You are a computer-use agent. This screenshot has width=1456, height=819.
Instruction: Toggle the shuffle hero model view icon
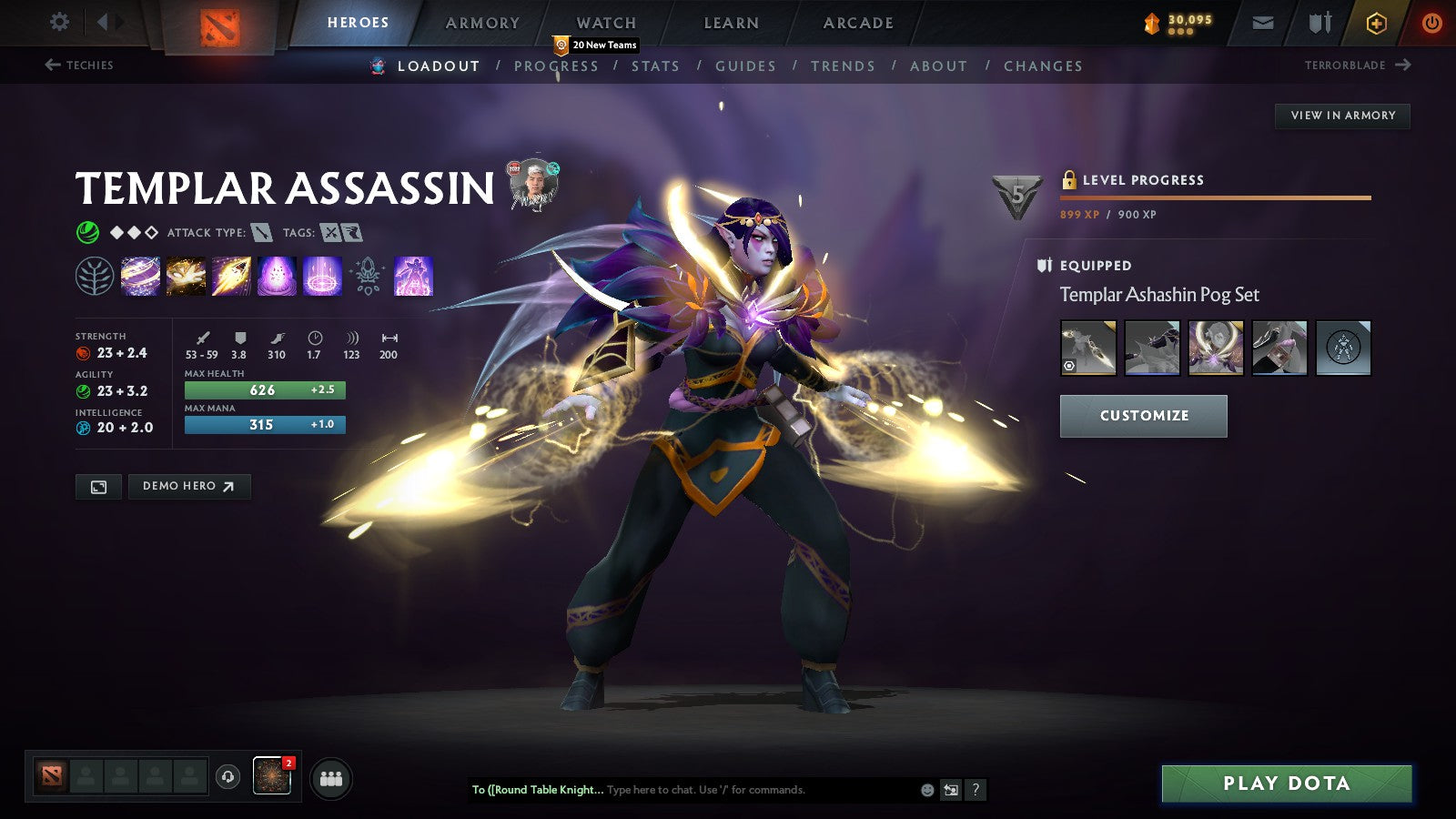tap(950, 790)
